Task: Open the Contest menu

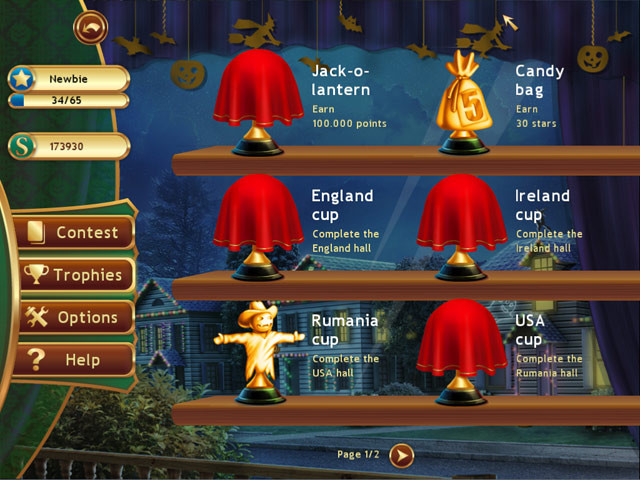Action: click(x=76, y=233)
